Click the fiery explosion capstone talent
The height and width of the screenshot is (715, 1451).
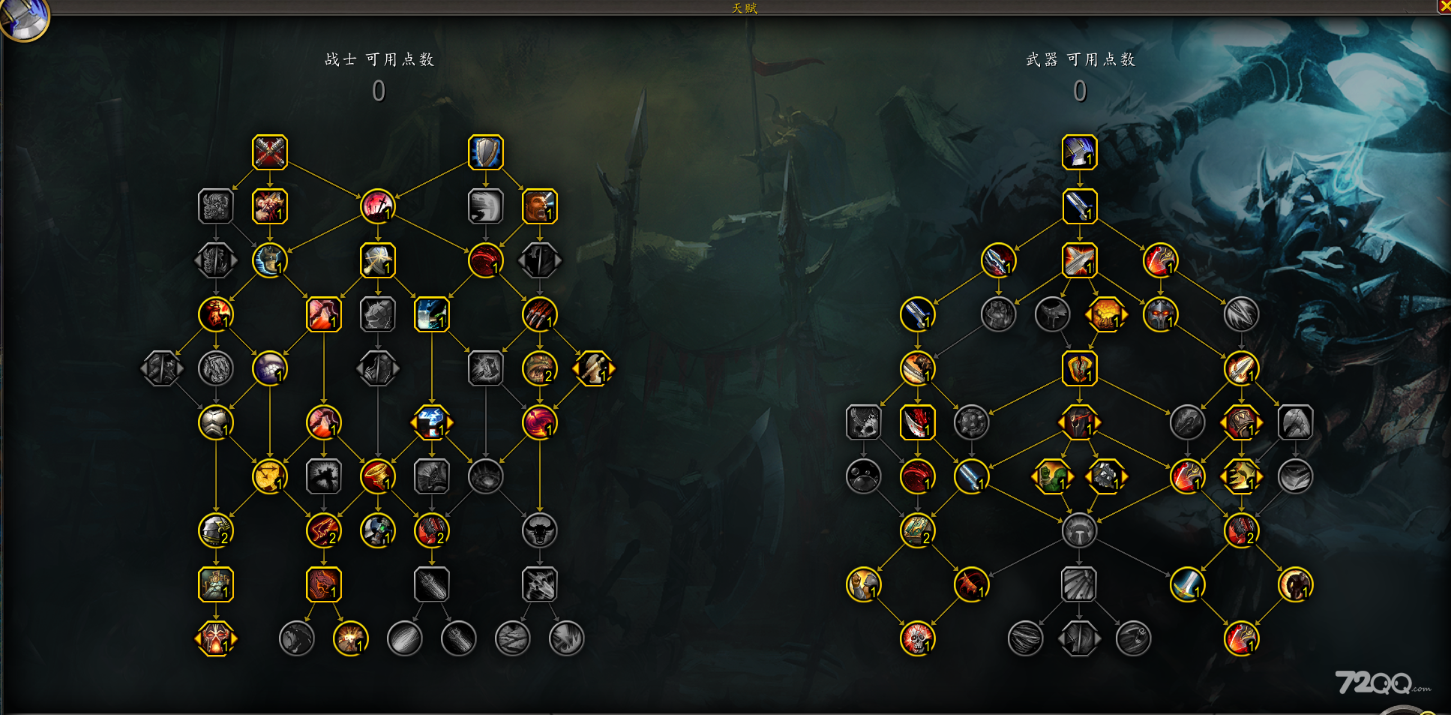click(x=351, y=639)
